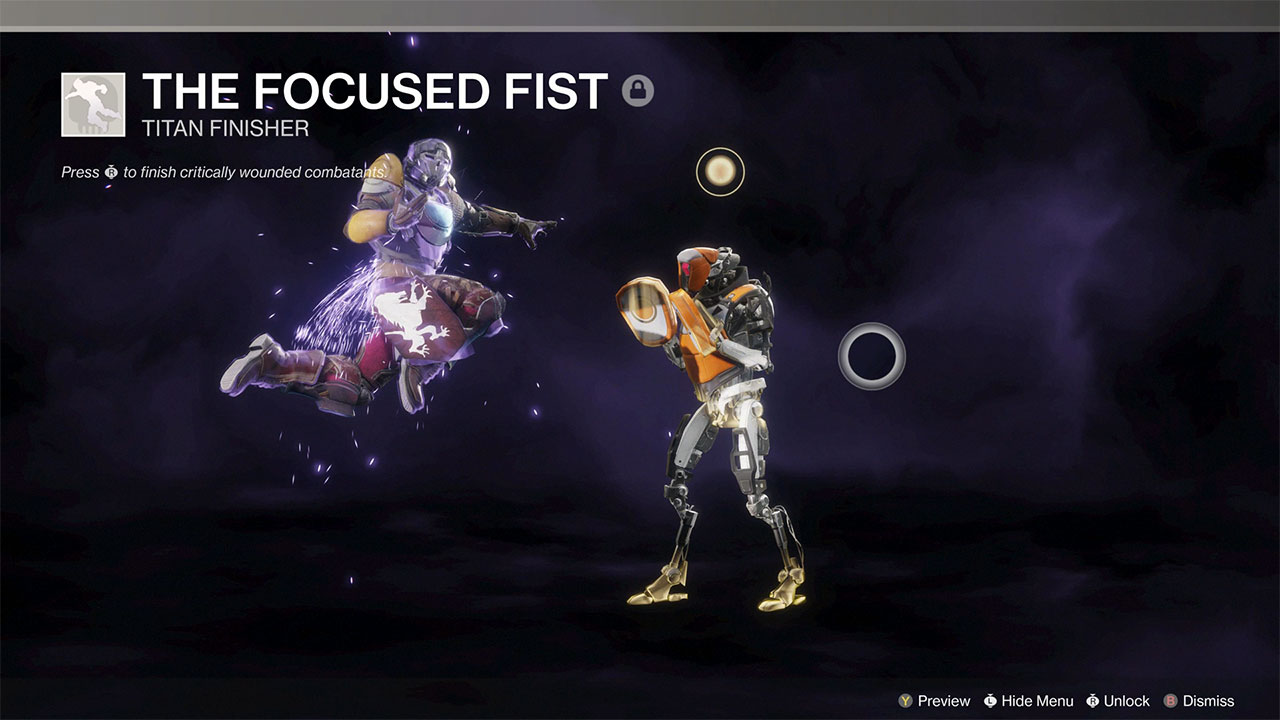
Task: Activate Hide Menu to toggle the overlay
Action: point(1037,701)
